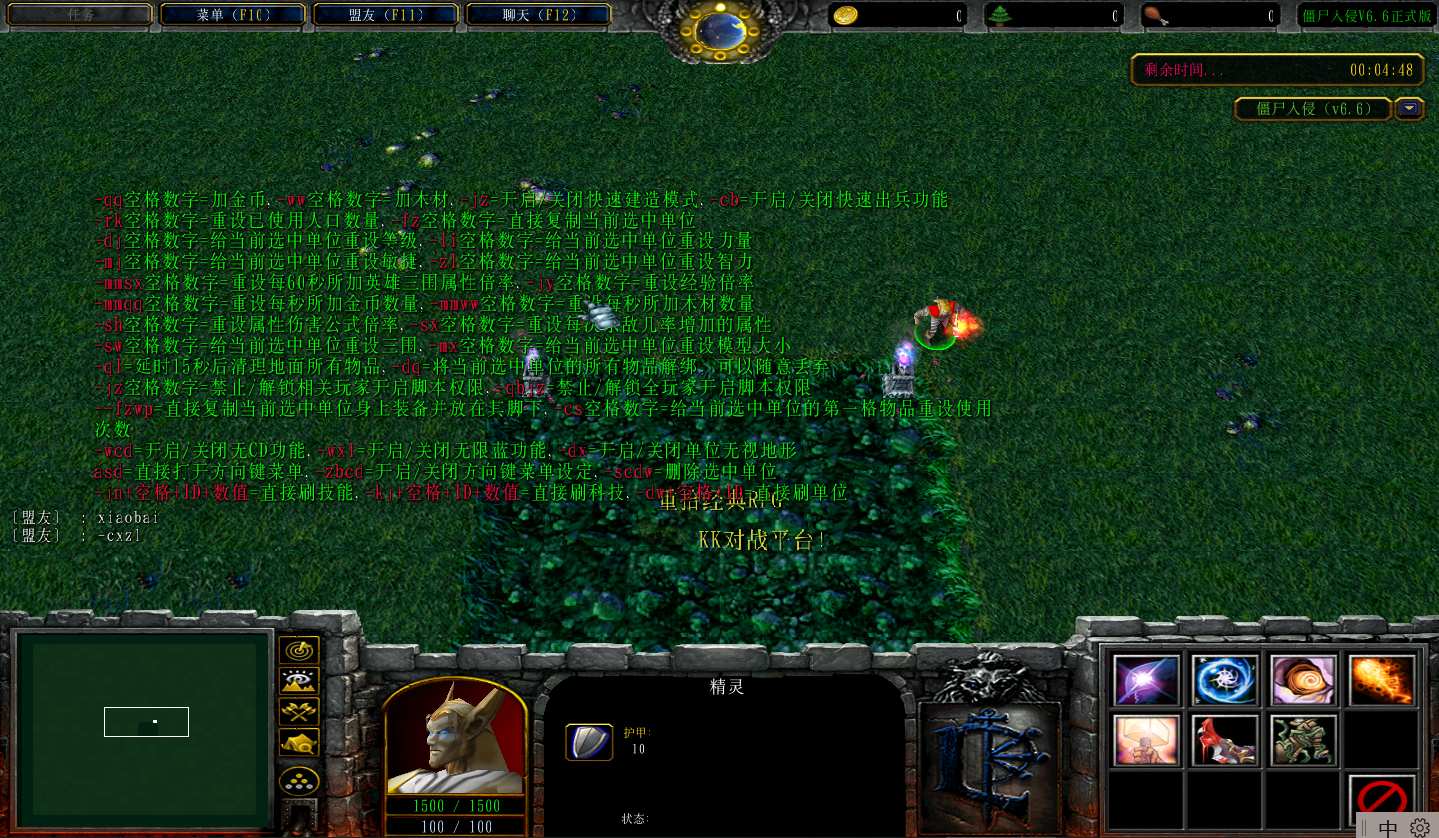1439x838 pixels.
Task: Open the 聊天 (F12) chat log
Action: click(539, 15)
